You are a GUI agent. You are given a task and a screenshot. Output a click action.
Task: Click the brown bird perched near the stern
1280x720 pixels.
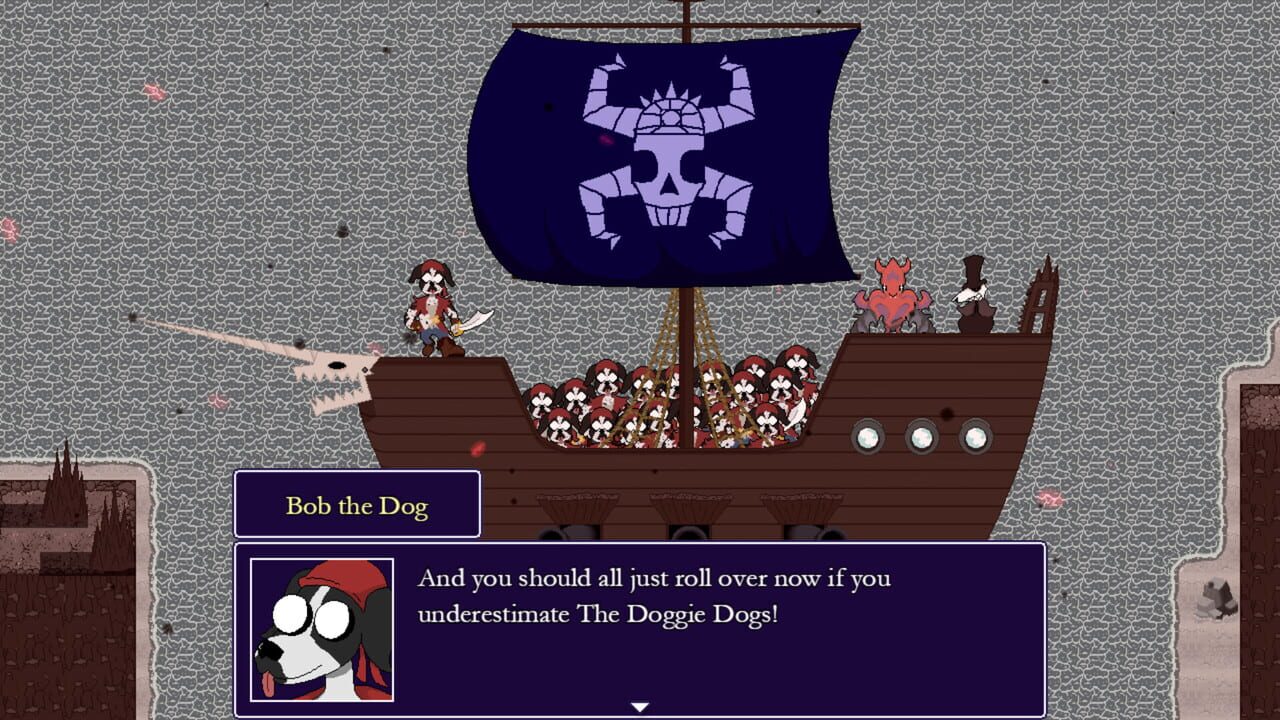971,295
